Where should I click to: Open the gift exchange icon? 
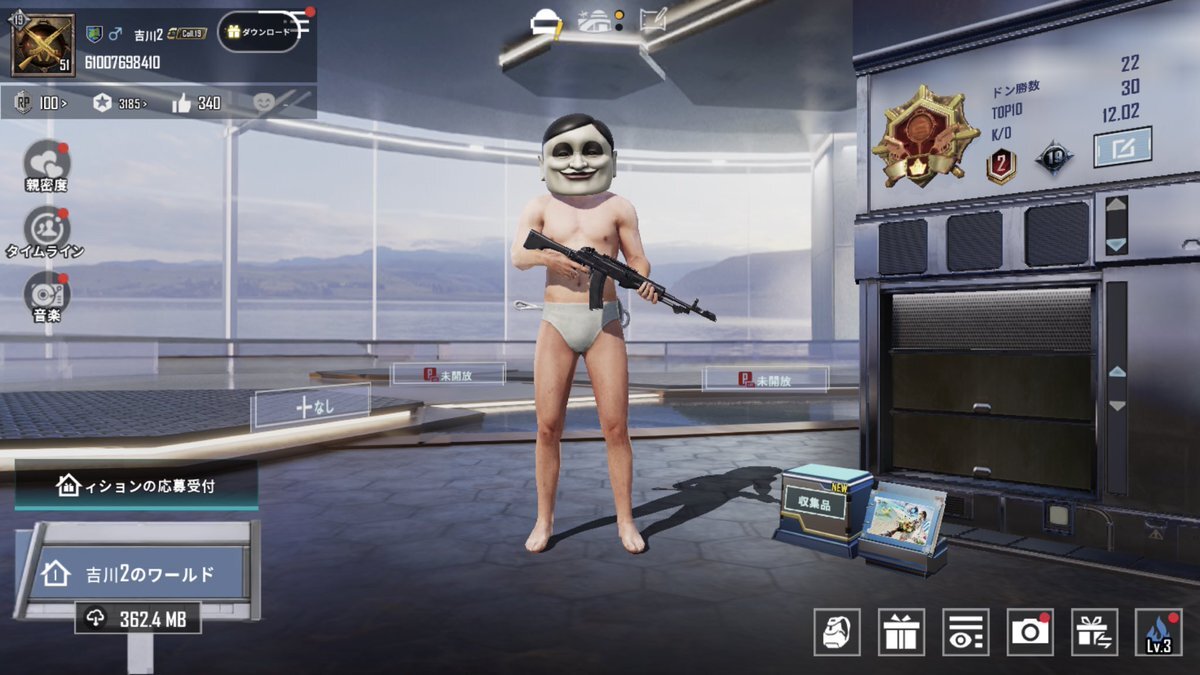point(1094,632)
